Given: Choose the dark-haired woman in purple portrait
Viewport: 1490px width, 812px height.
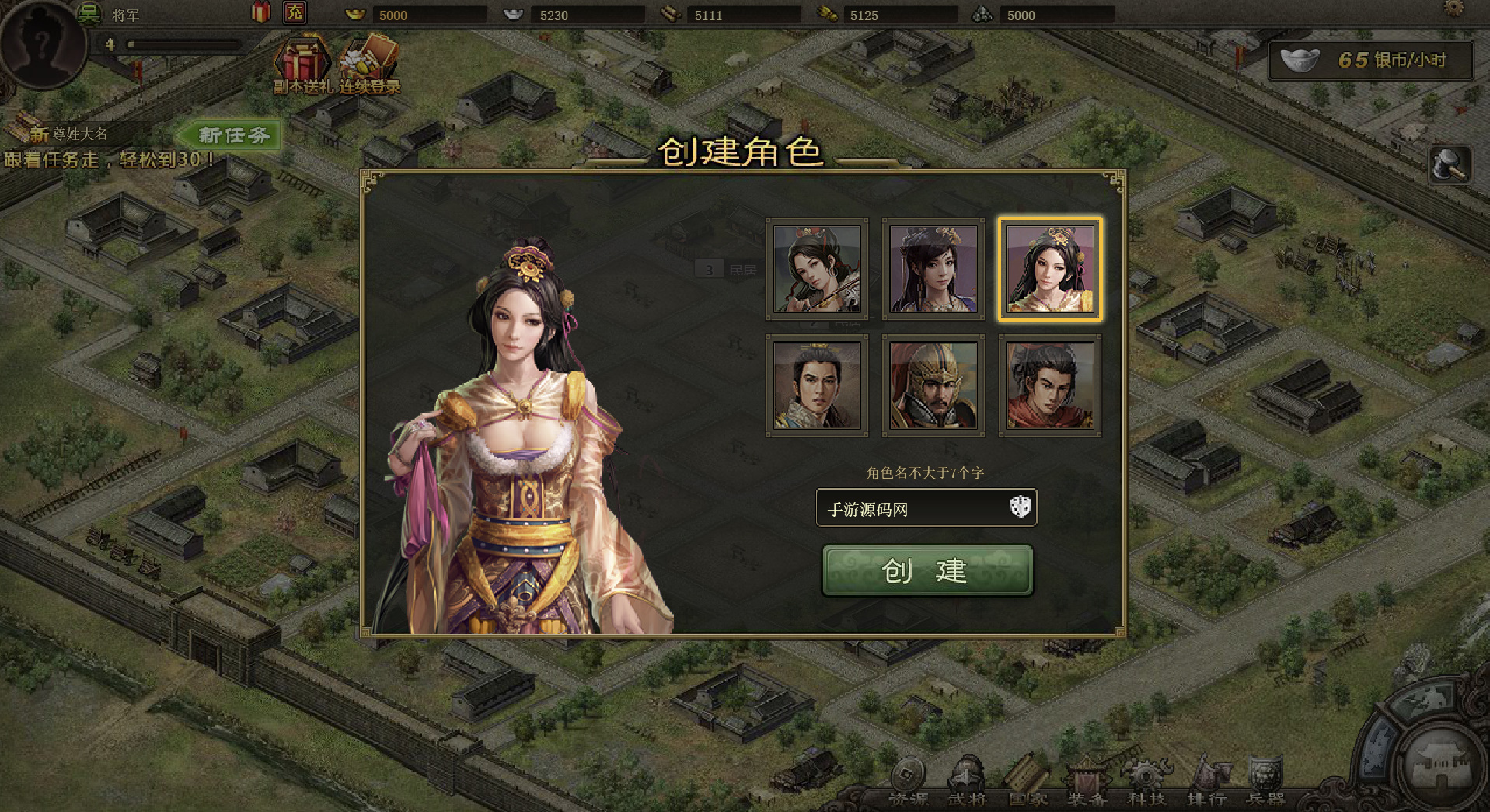Looking at the screenshot, I should (x=933, y=269).
